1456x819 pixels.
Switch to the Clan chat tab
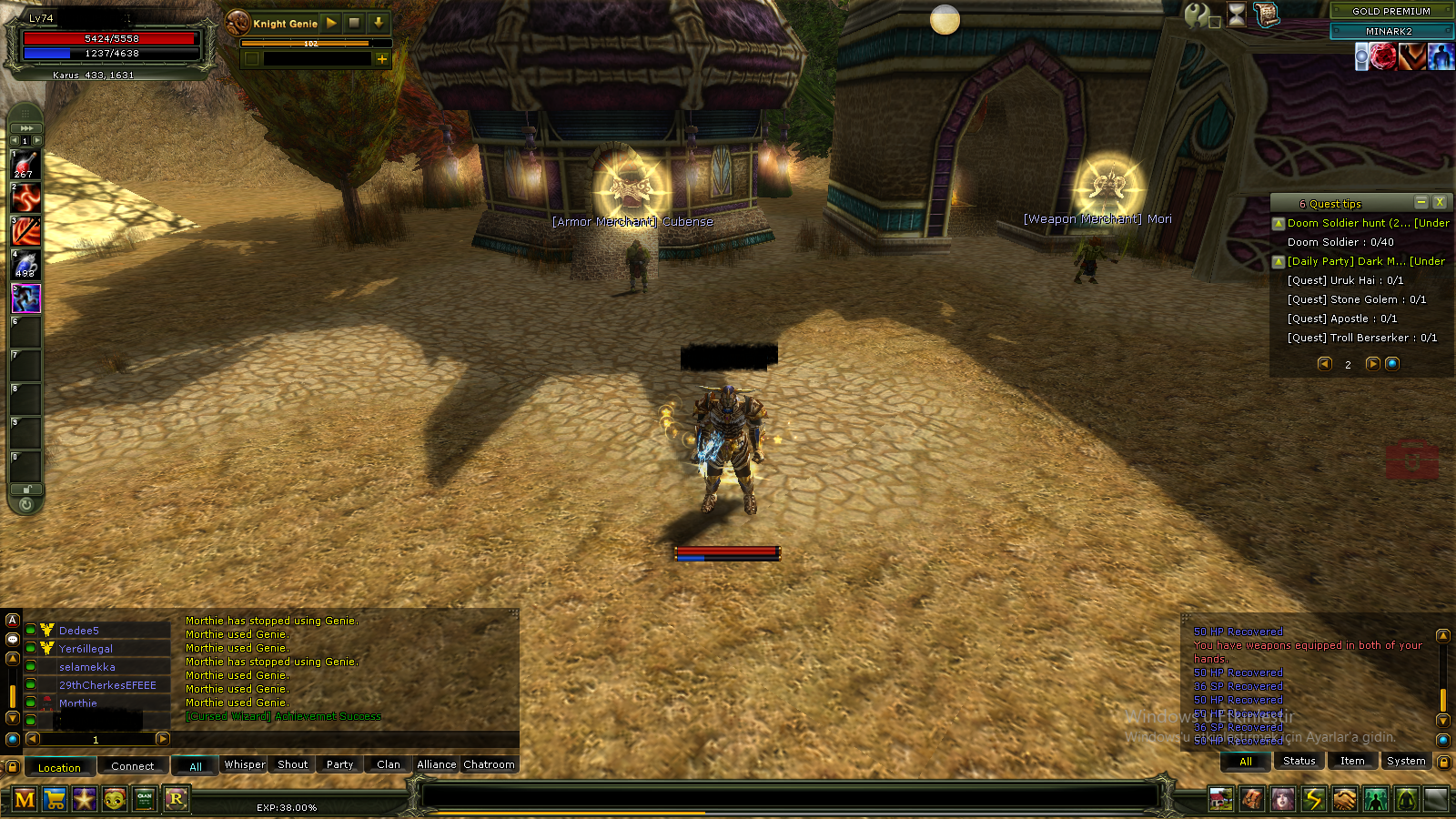389,764
